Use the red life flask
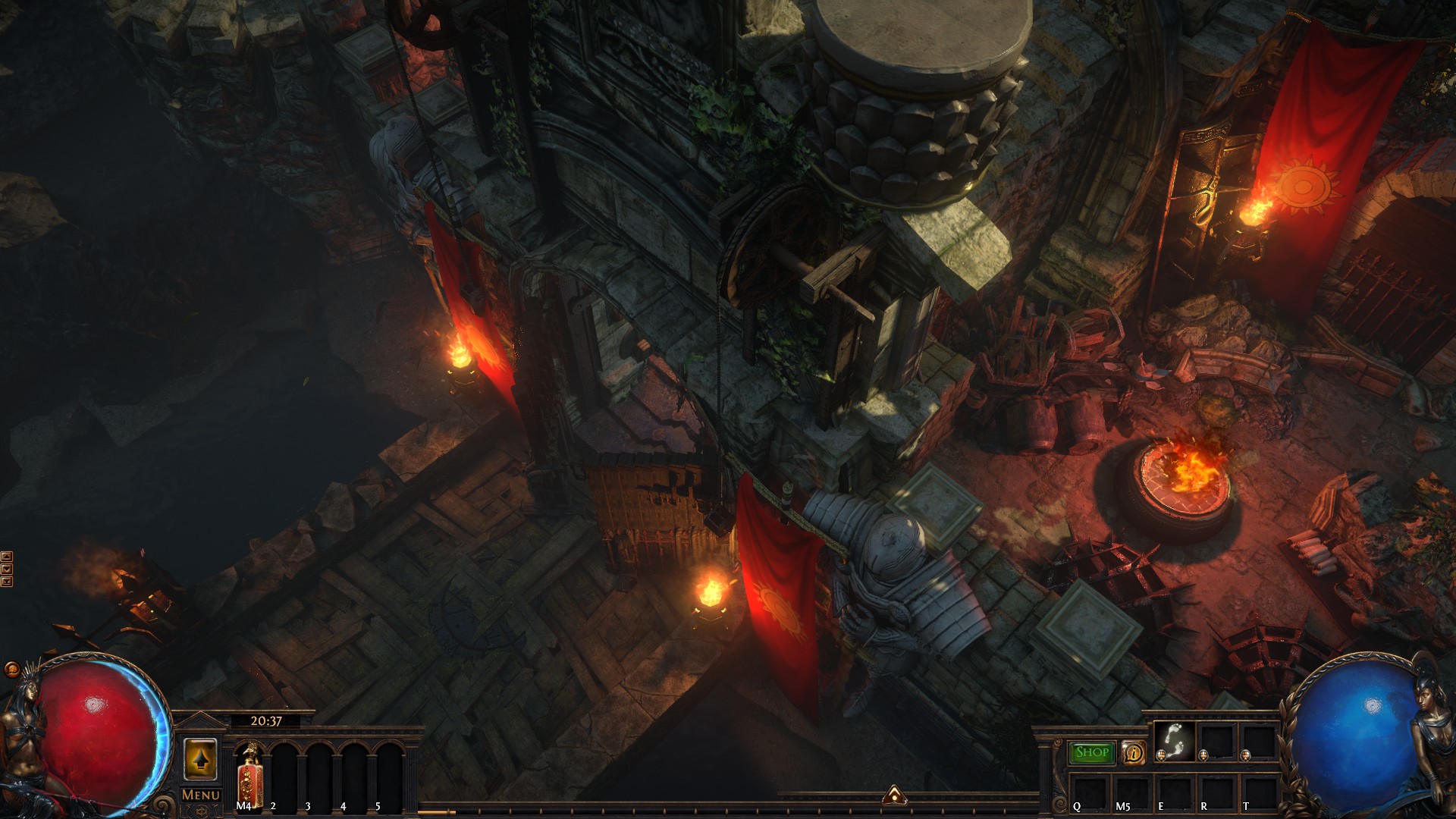Screen dimensions: 1456x819 coord(248,773)
